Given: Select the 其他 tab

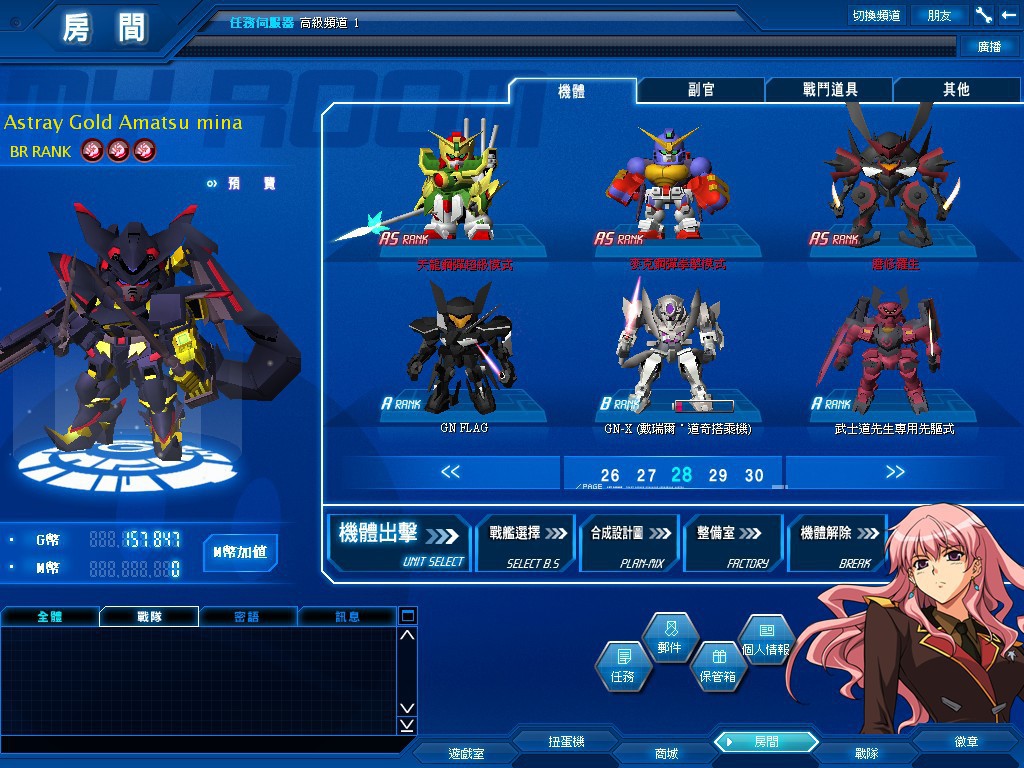Looking at the screenshot, I should (x=956, y=90).
